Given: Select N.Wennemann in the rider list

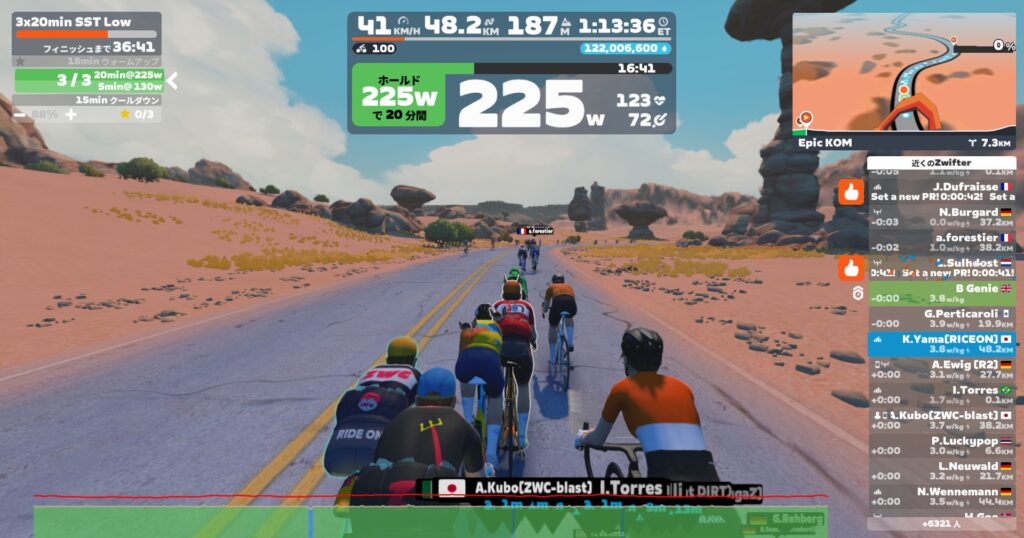Looking at the screenshot, I should (941, 496).
